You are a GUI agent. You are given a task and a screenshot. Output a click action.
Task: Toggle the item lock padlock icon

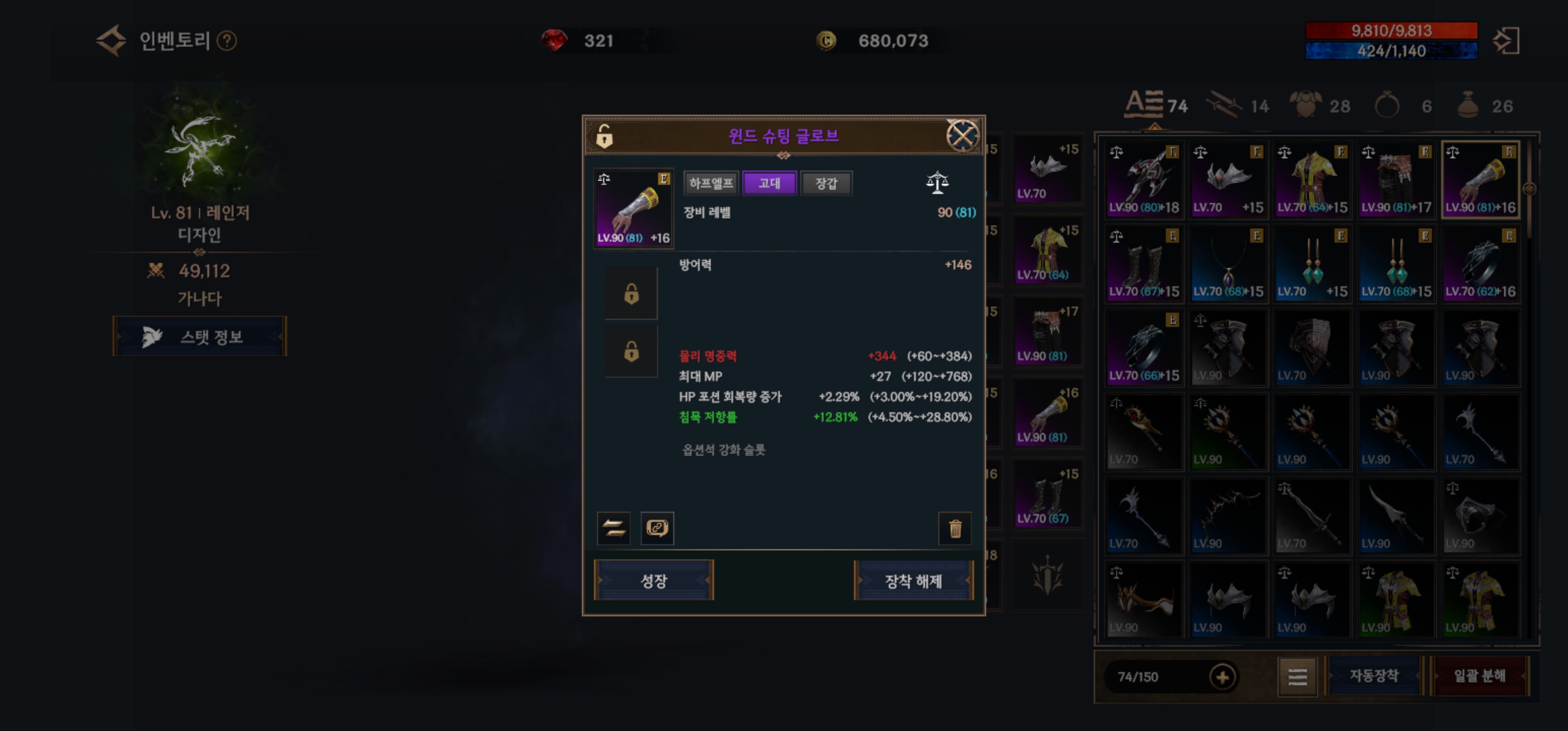click(x=604, y=136)
